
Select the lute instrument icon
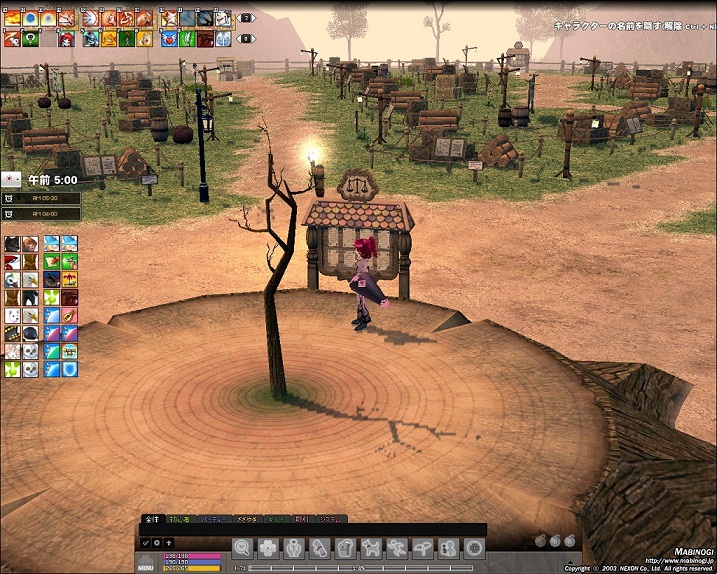click(69, 315)
